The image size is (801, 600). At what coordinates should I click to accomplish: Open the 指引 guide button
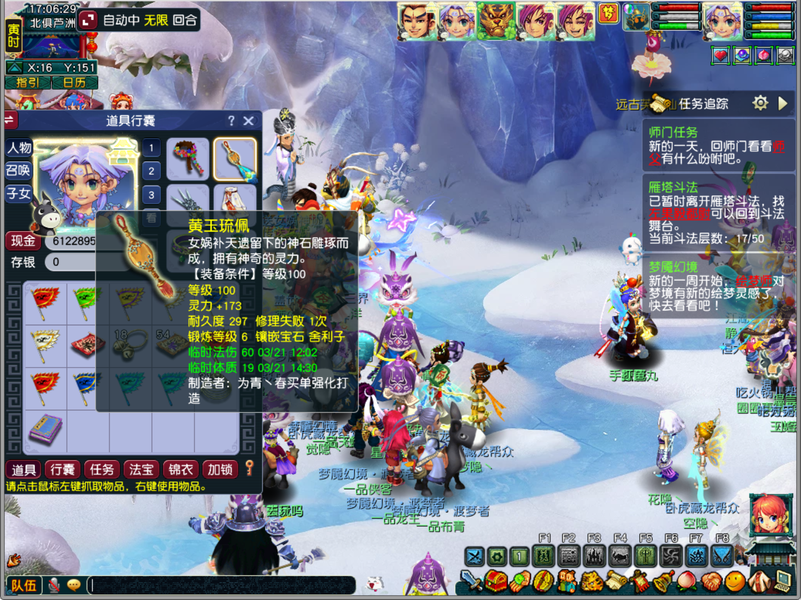point(27,83)
